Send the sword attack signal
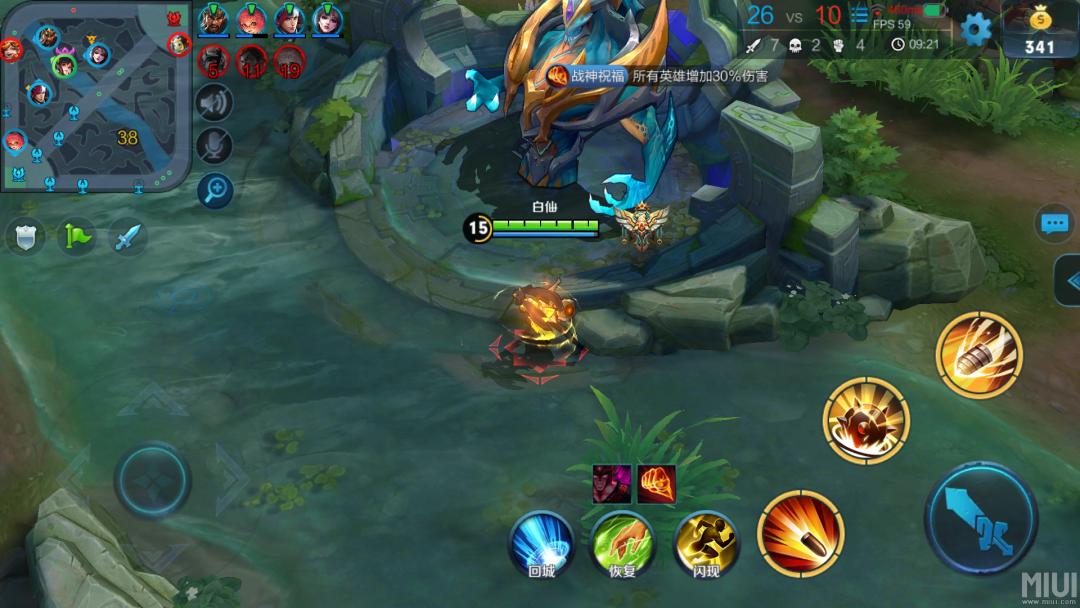Viewport: 1080px width, 608px height. (128, 237)
